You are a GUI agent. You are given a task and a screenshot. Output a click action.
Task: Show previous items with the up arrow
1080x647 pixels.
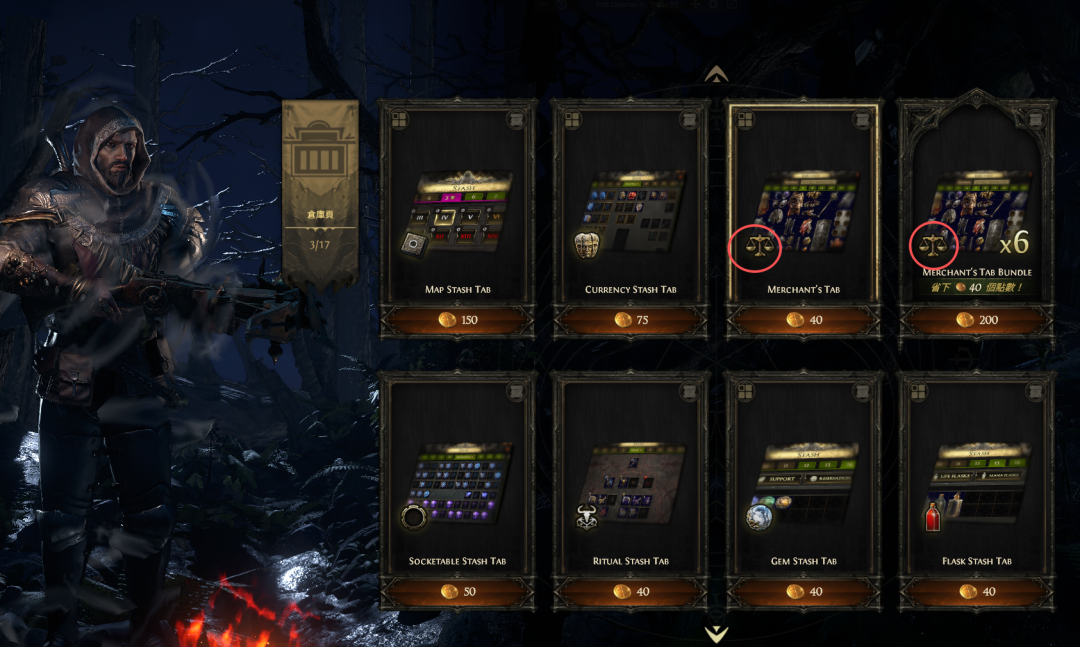tap(716, 74)
